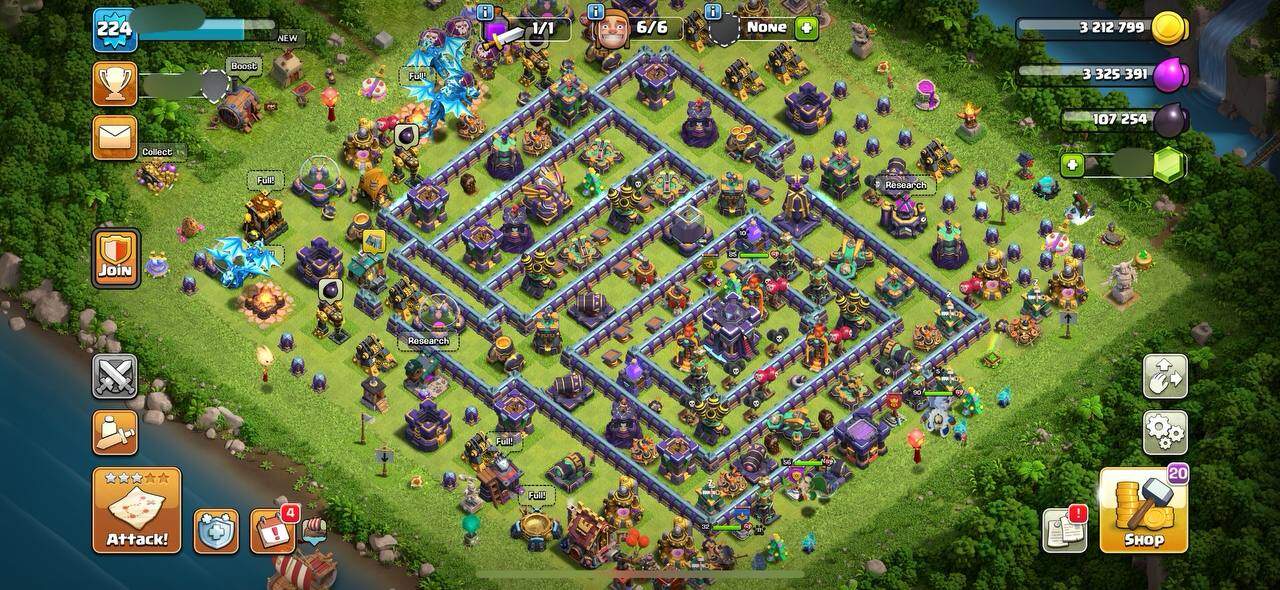Show info for the 1/1 counter
The height and width of the screenshot is (590, 1280).
(x=486, y=12)
